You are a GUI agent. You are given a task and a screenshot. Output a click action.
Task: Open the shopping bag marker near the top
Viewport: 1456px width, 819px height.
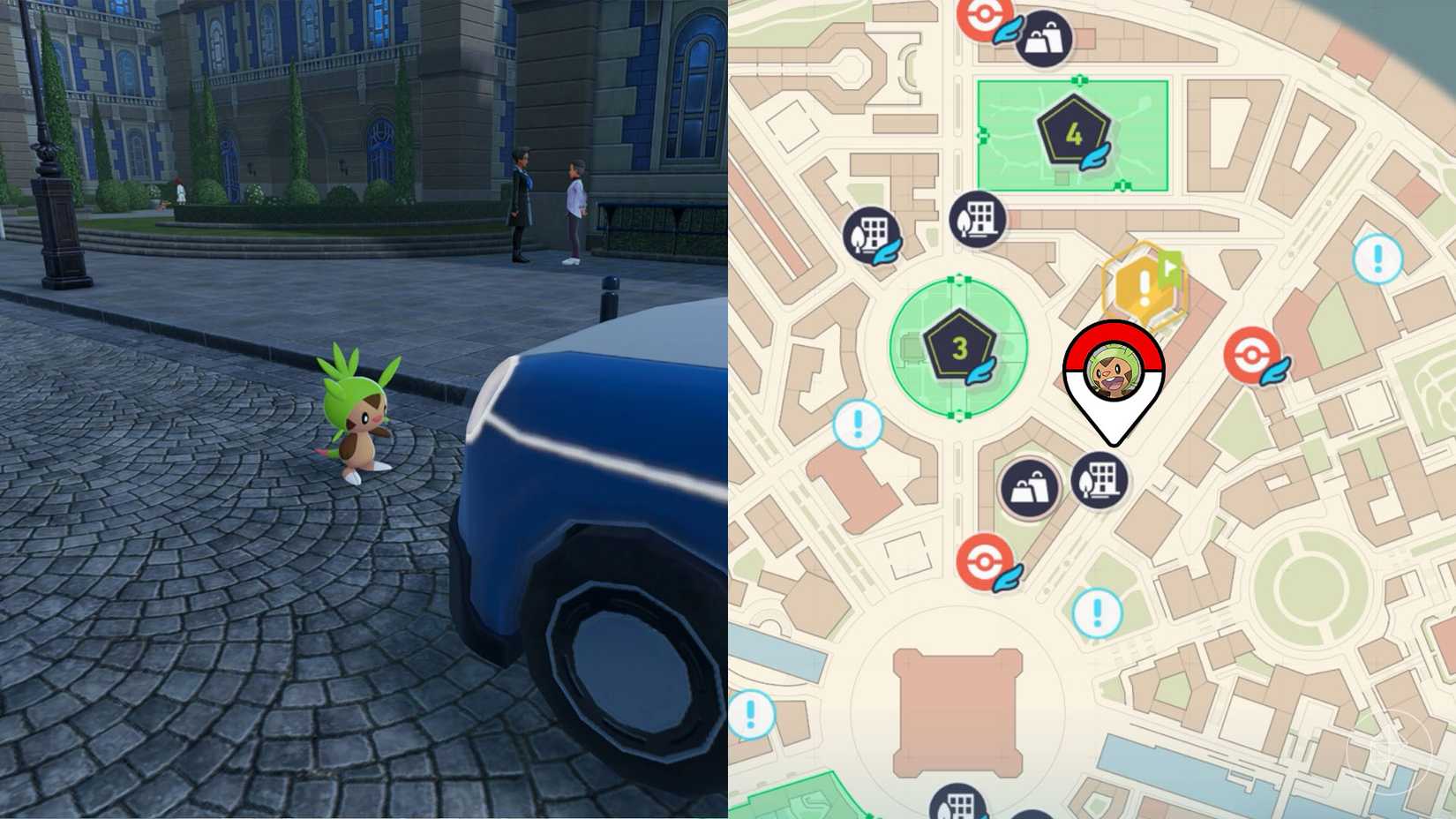1045,41
